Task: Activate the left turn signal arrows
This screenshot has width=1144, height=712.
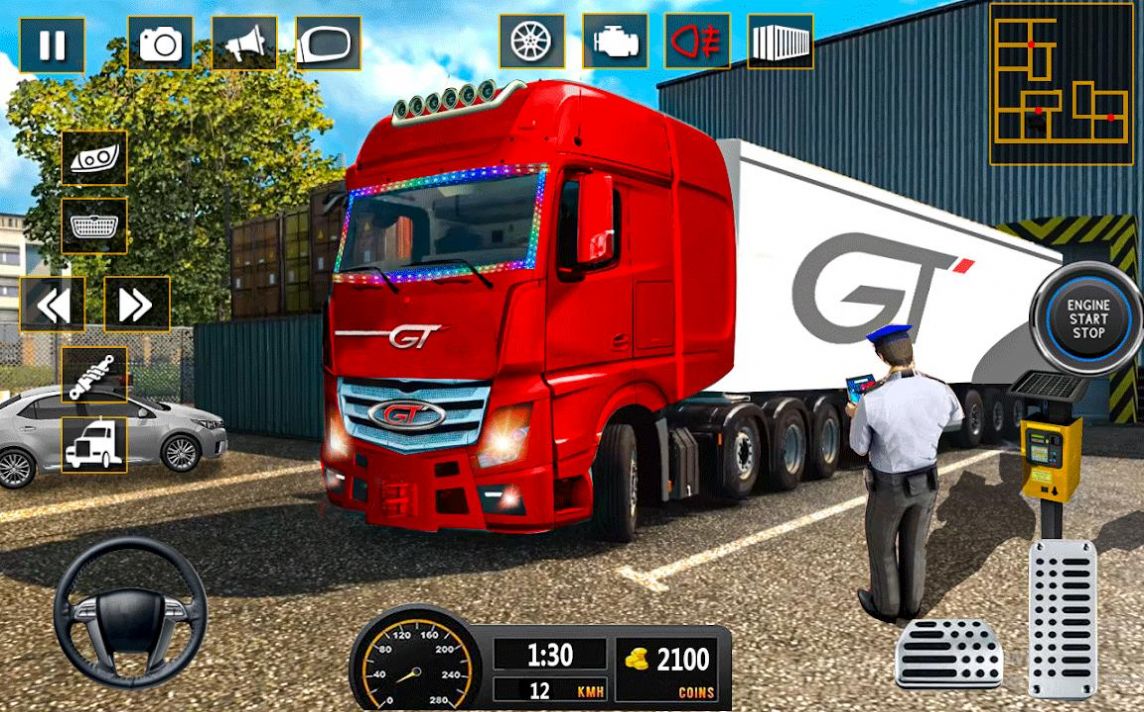Action: coord(52,304)
